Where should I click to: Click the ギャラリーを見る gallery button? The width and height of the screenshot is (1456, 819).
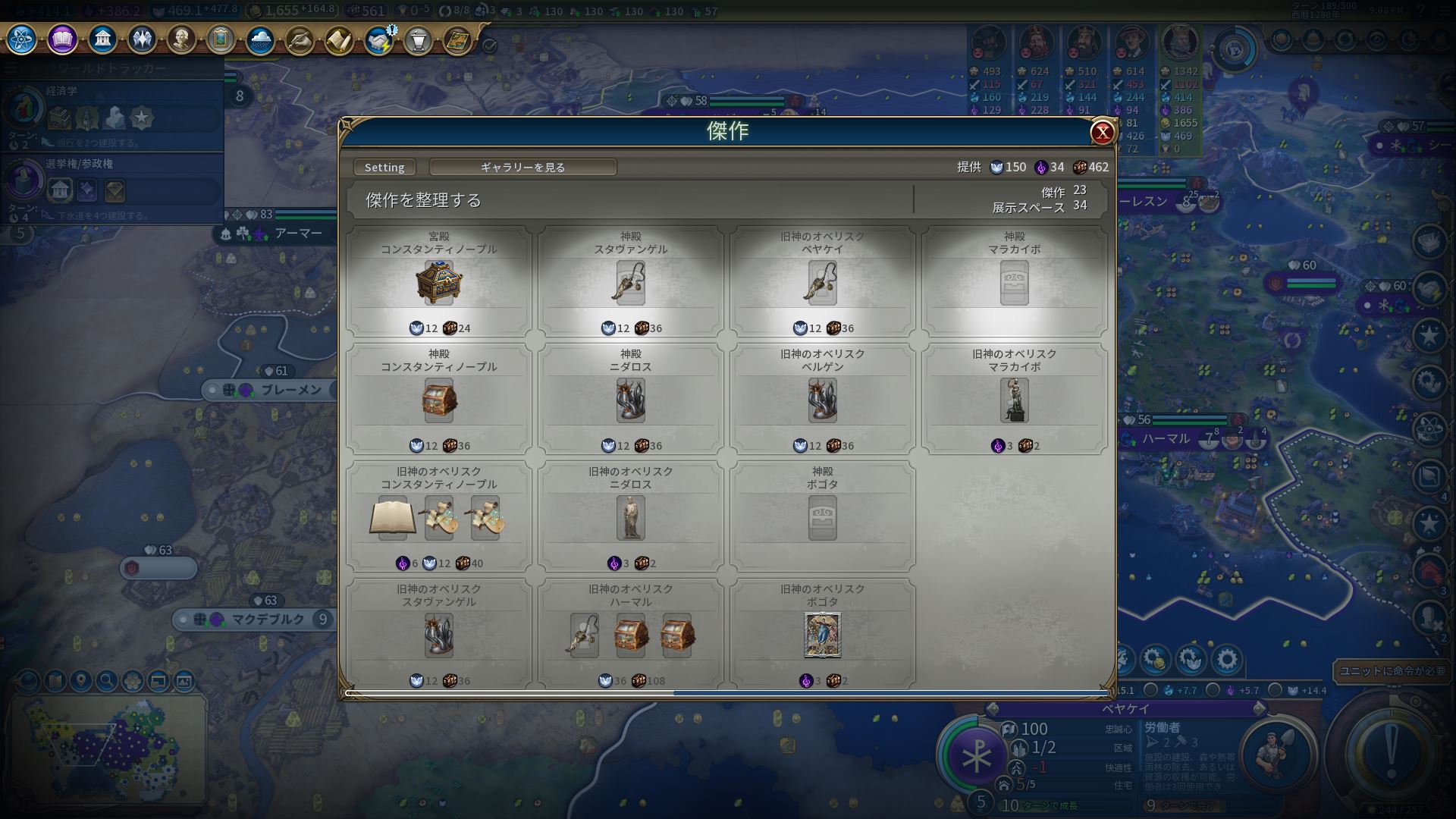[522, 167]
